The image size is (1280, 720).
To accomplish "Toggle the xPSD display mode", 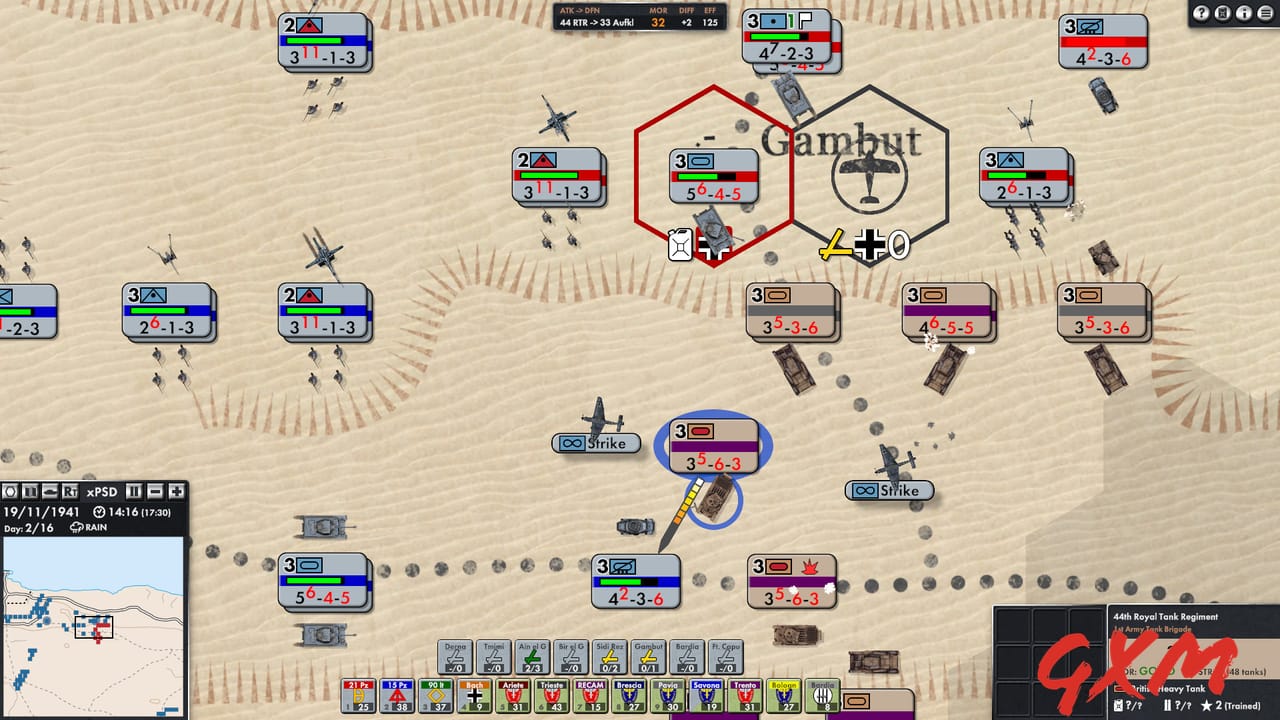I will [102, 492].
